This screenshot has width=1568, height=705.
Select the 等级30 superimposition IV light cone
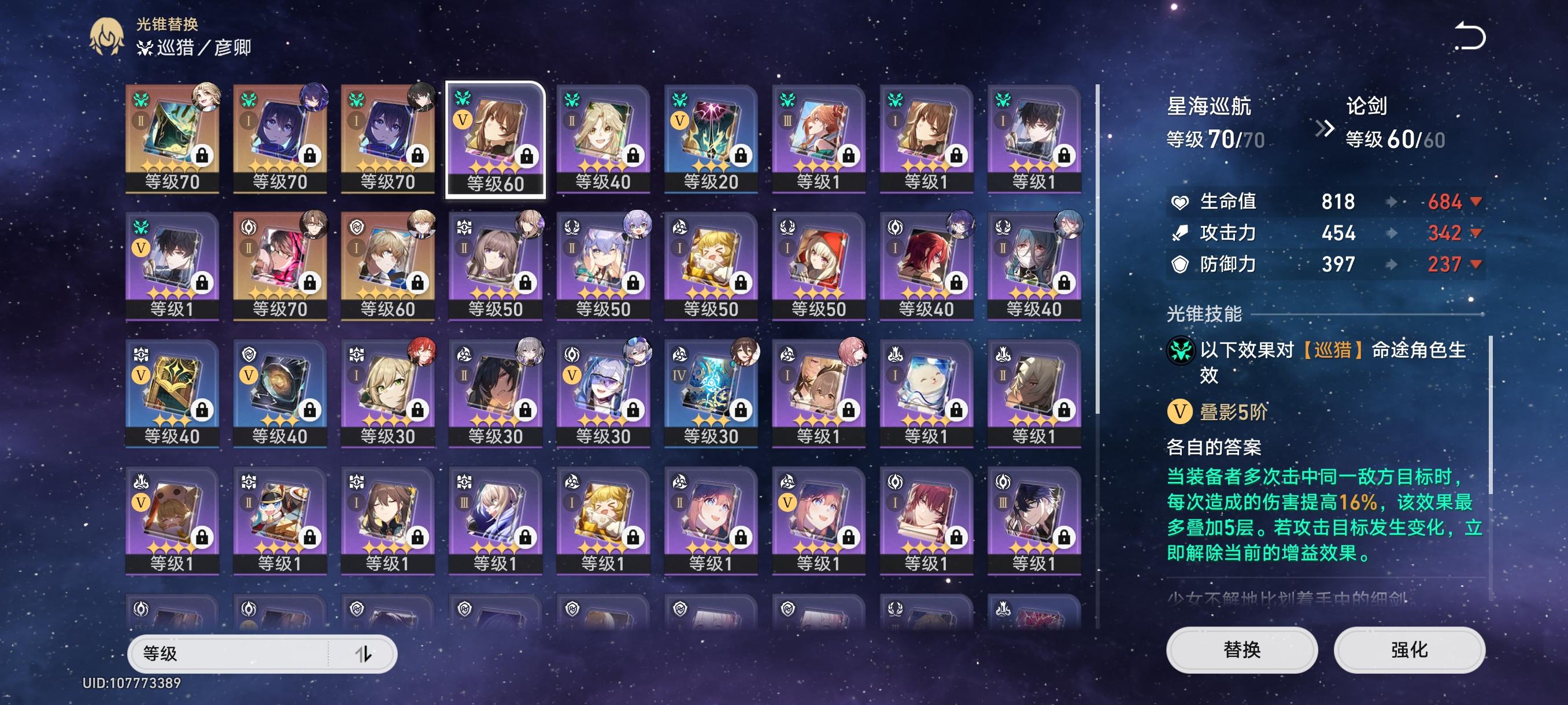(x=711, y=394)
